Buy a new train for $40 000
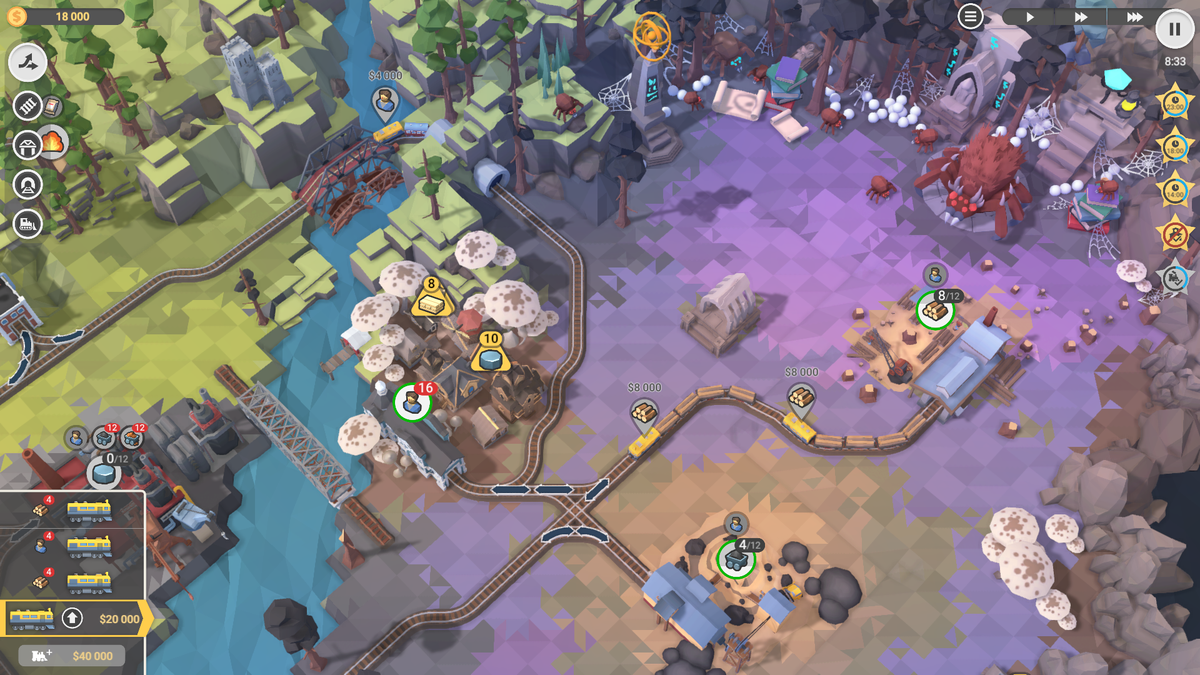Viewport: 1200px width, 675px height. (72, 656)
